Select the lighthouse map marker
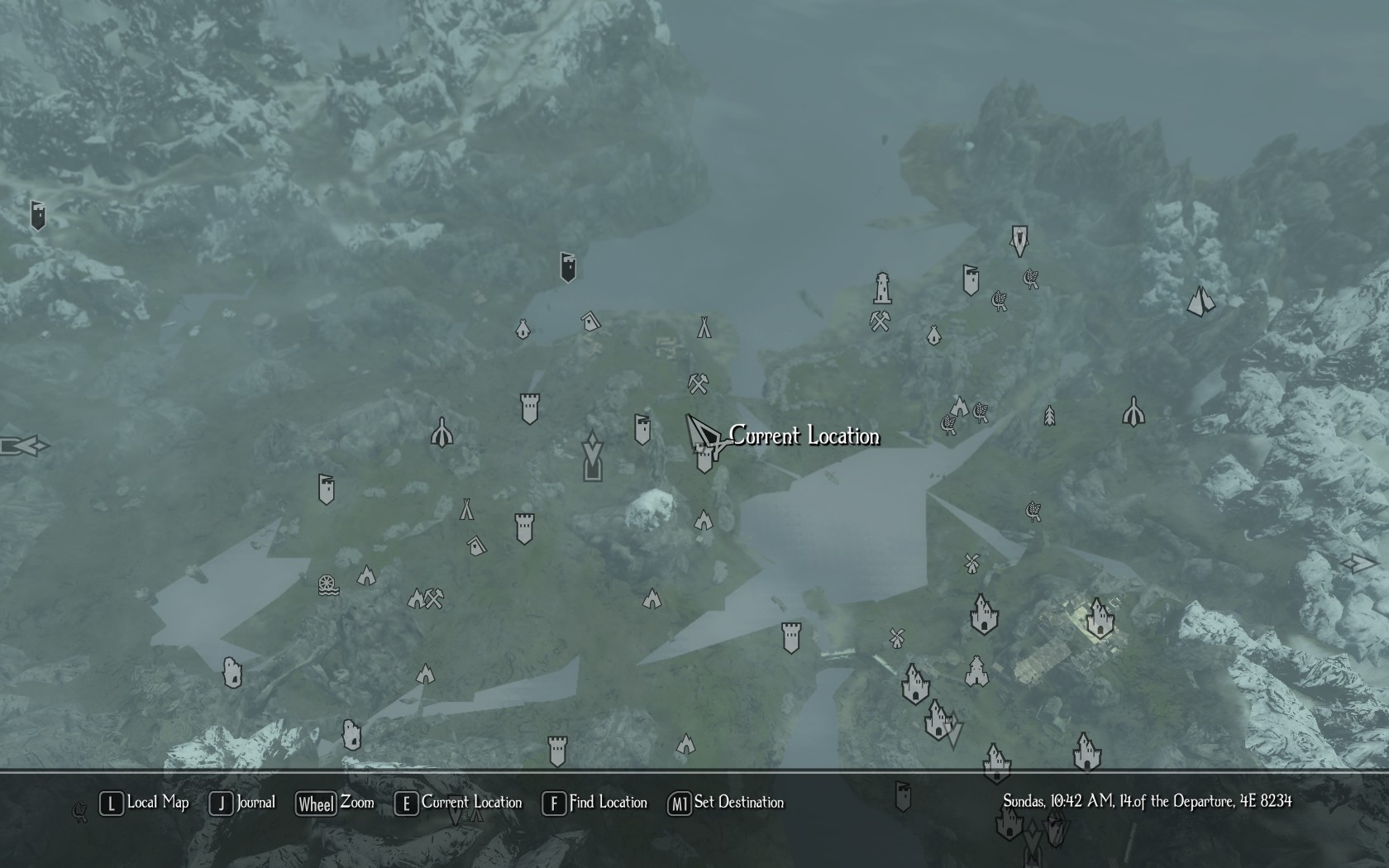The image size is (1389, 868). (x=882, y=288)
